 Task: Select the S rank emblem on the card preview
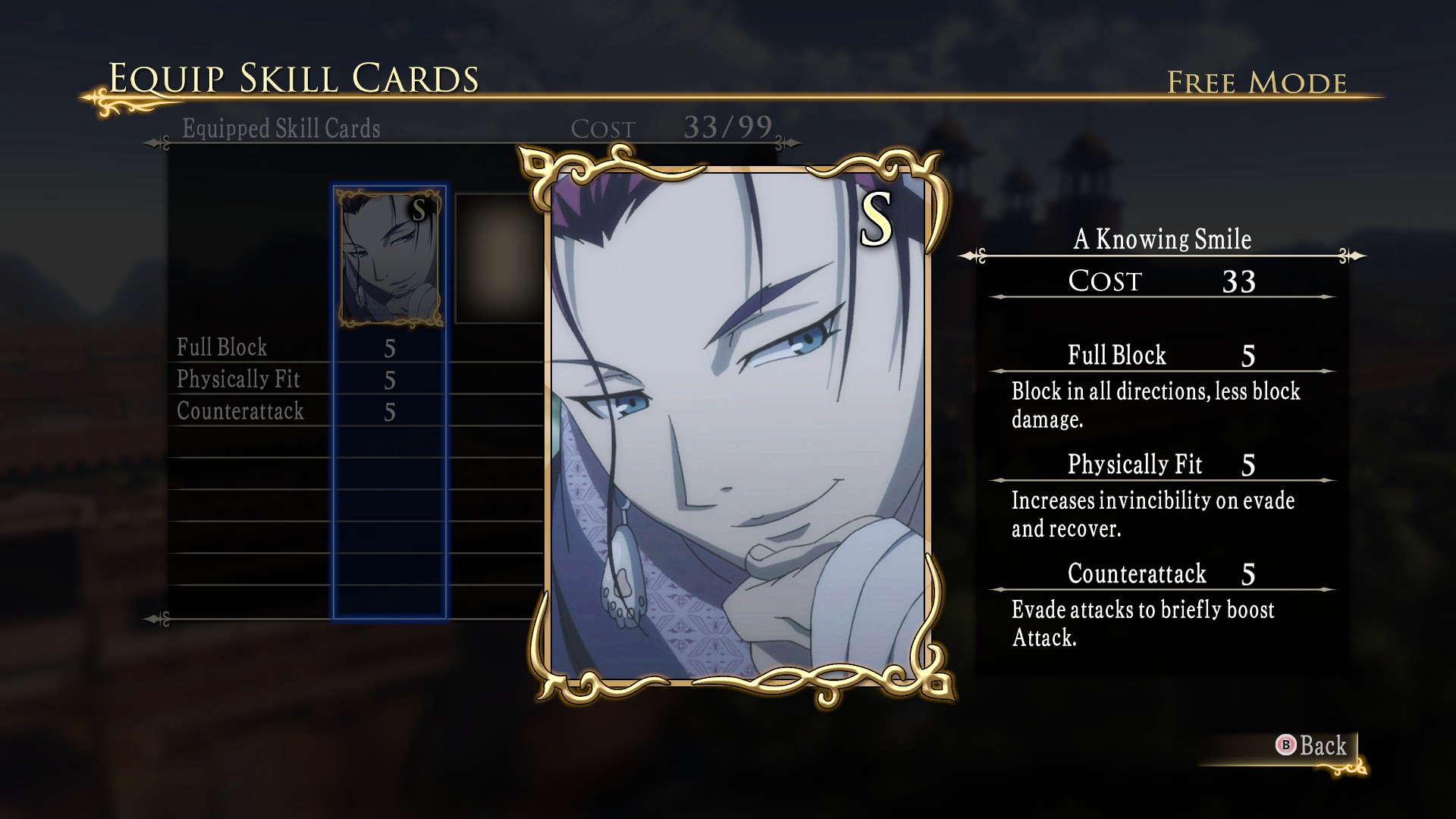(x=877, y=221)
